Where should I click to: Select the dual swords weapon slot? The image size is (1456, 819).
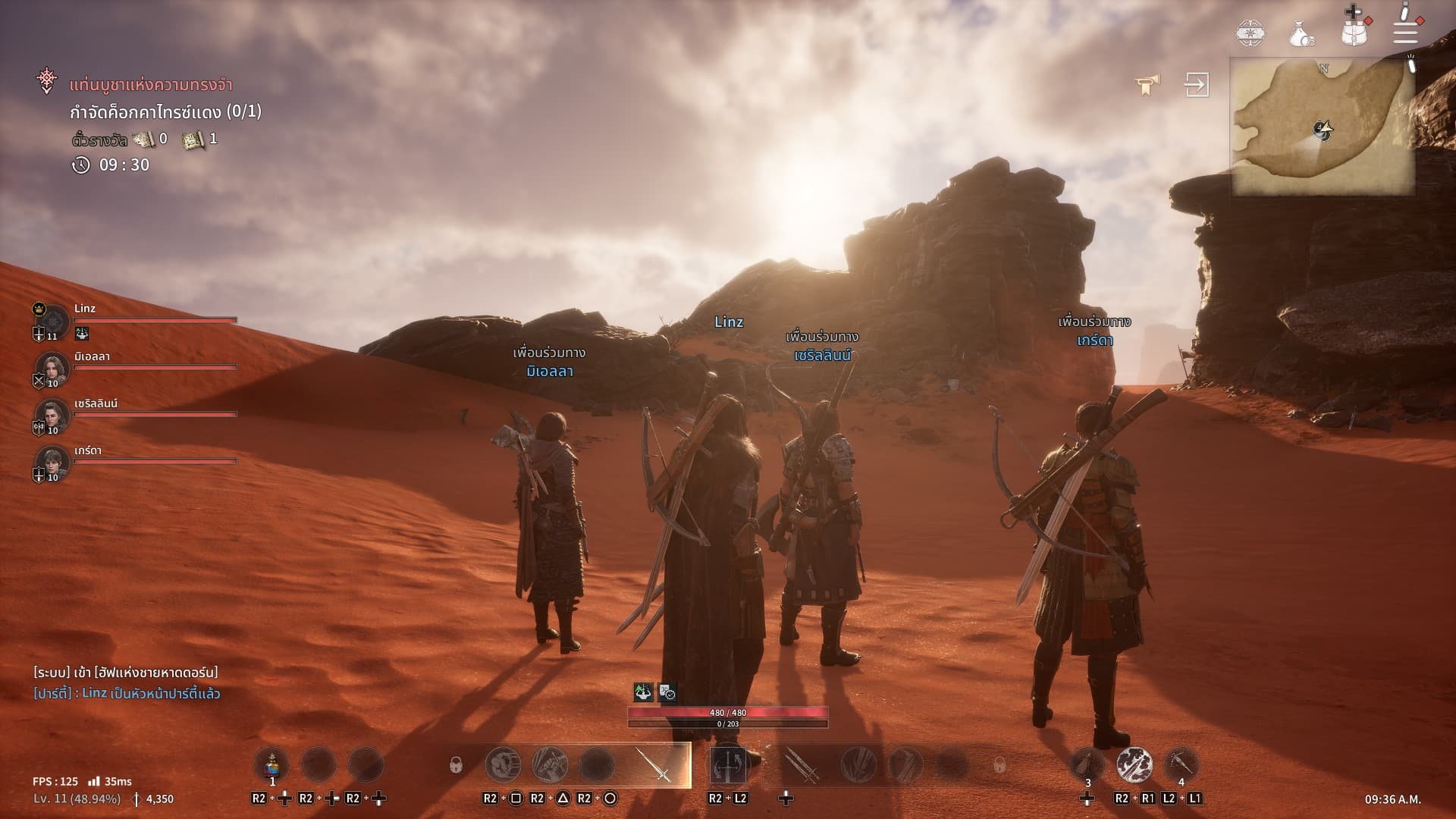801,764
